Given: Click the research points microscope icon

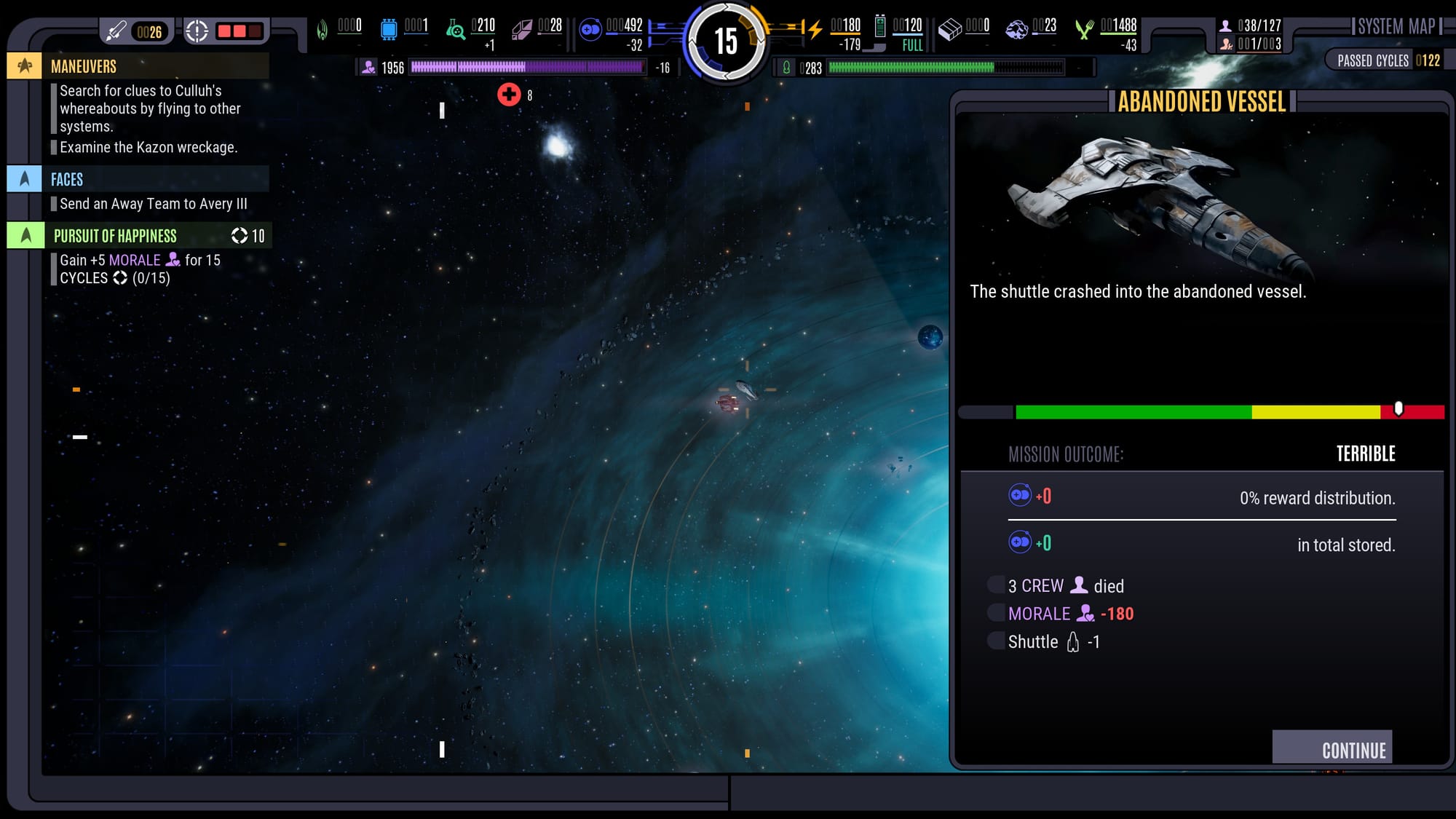Looking at the screenshot, I should [455, 30].
